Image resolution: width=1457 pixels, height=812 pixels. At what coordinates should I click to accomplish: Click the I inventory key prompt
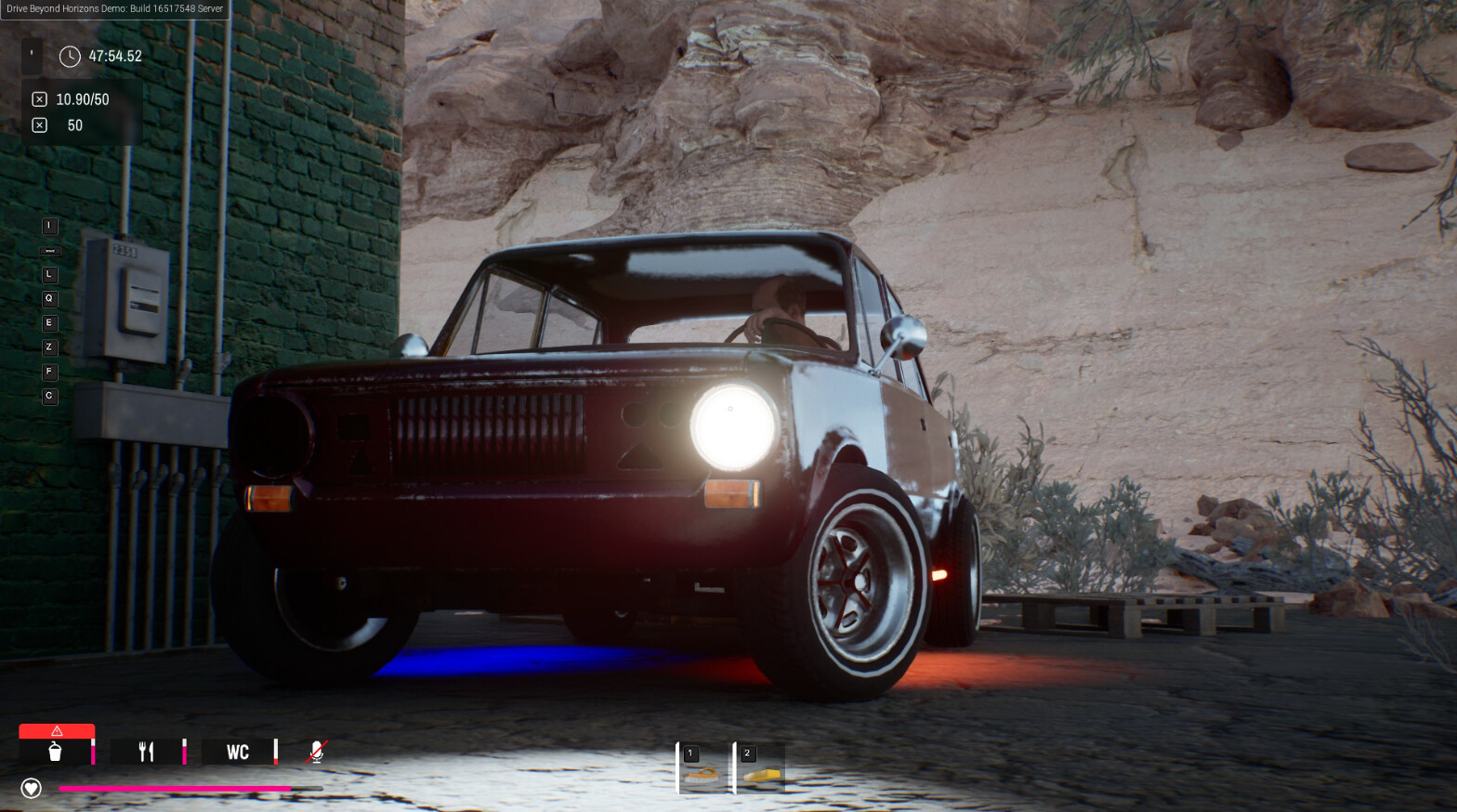49,226
